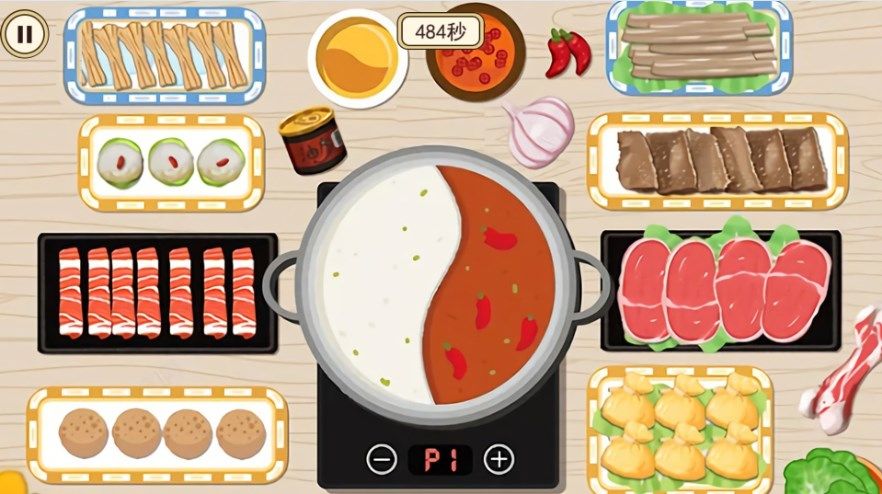Select the tray of tofu skin sticks

coord(165,55)
